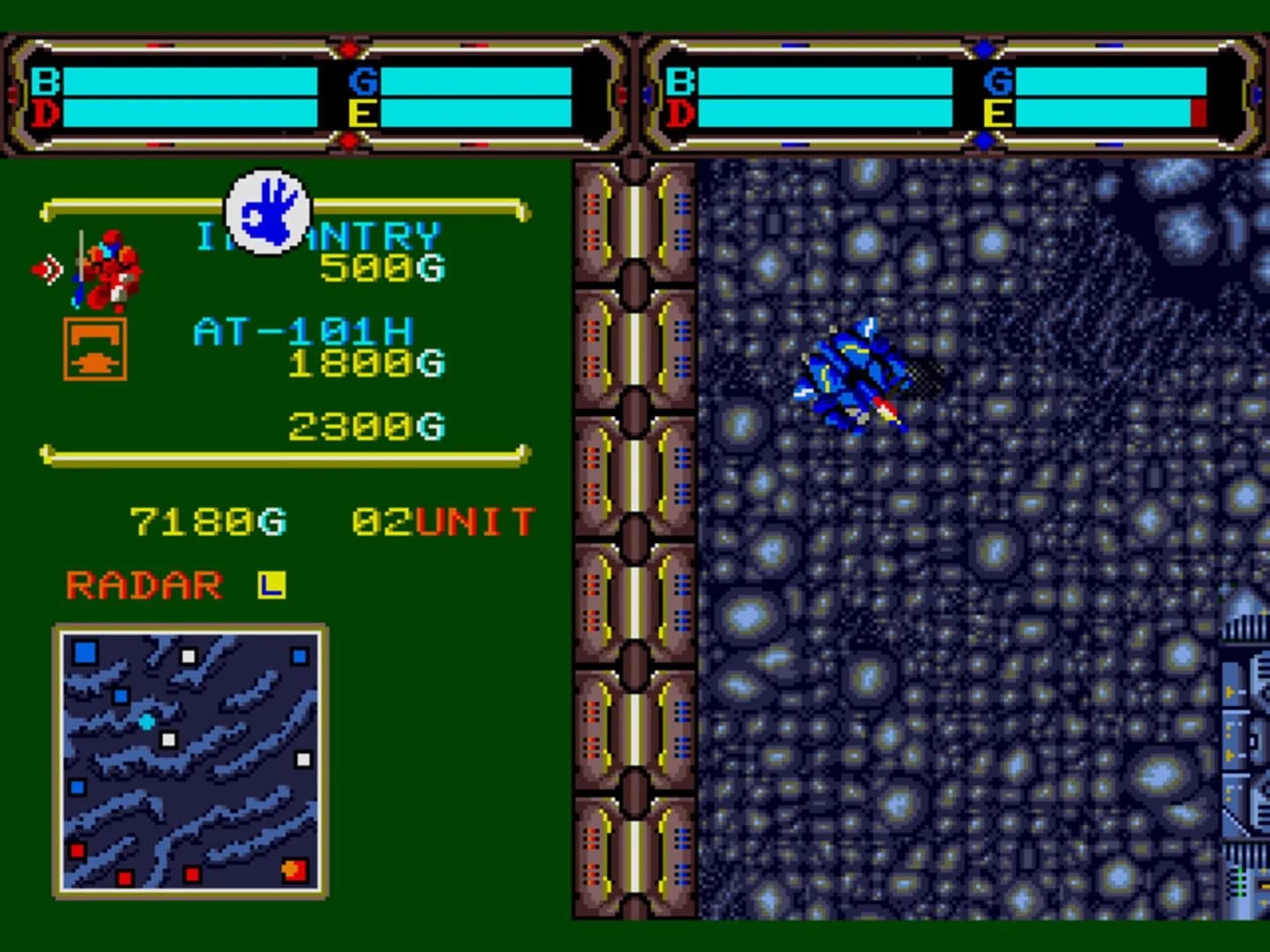Expand the AT-101H order options

tap(304, 328)
